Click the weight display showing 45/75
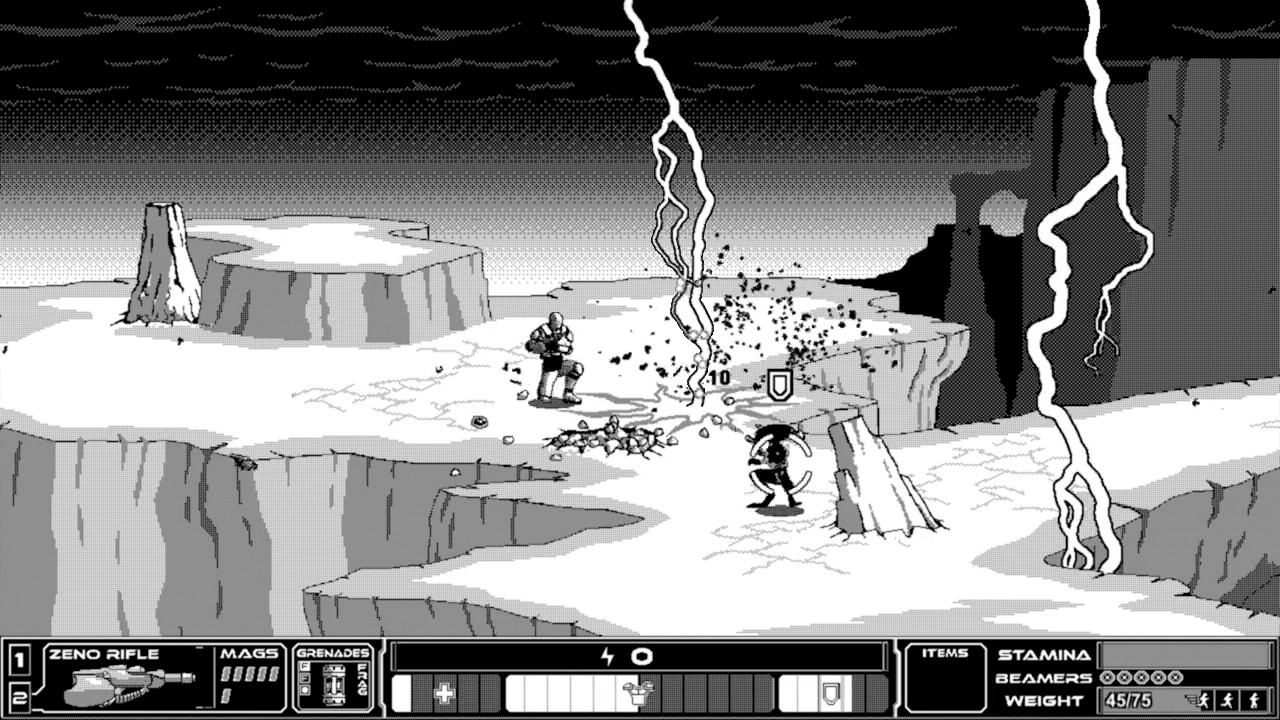The image size is (1280, 720). point(1128,699)
